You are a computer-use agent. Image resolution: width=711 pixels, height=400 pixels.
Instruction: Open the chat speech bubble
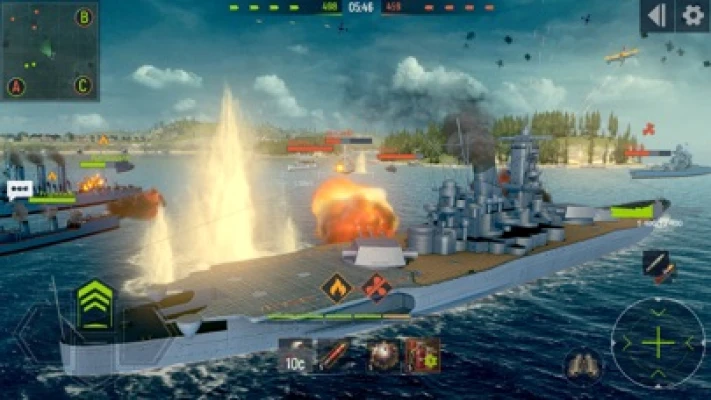[19, 188]
